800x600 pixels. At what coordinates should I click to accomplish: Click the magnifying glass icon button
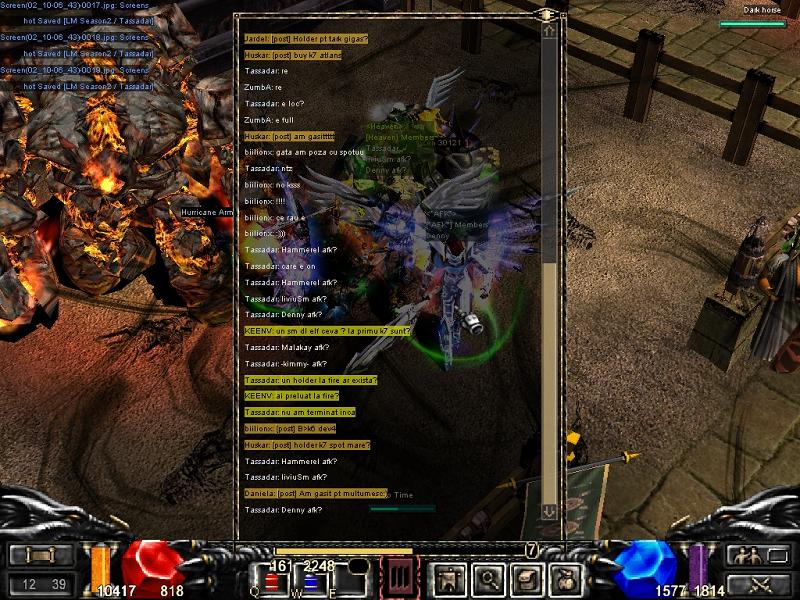(487, 577)
